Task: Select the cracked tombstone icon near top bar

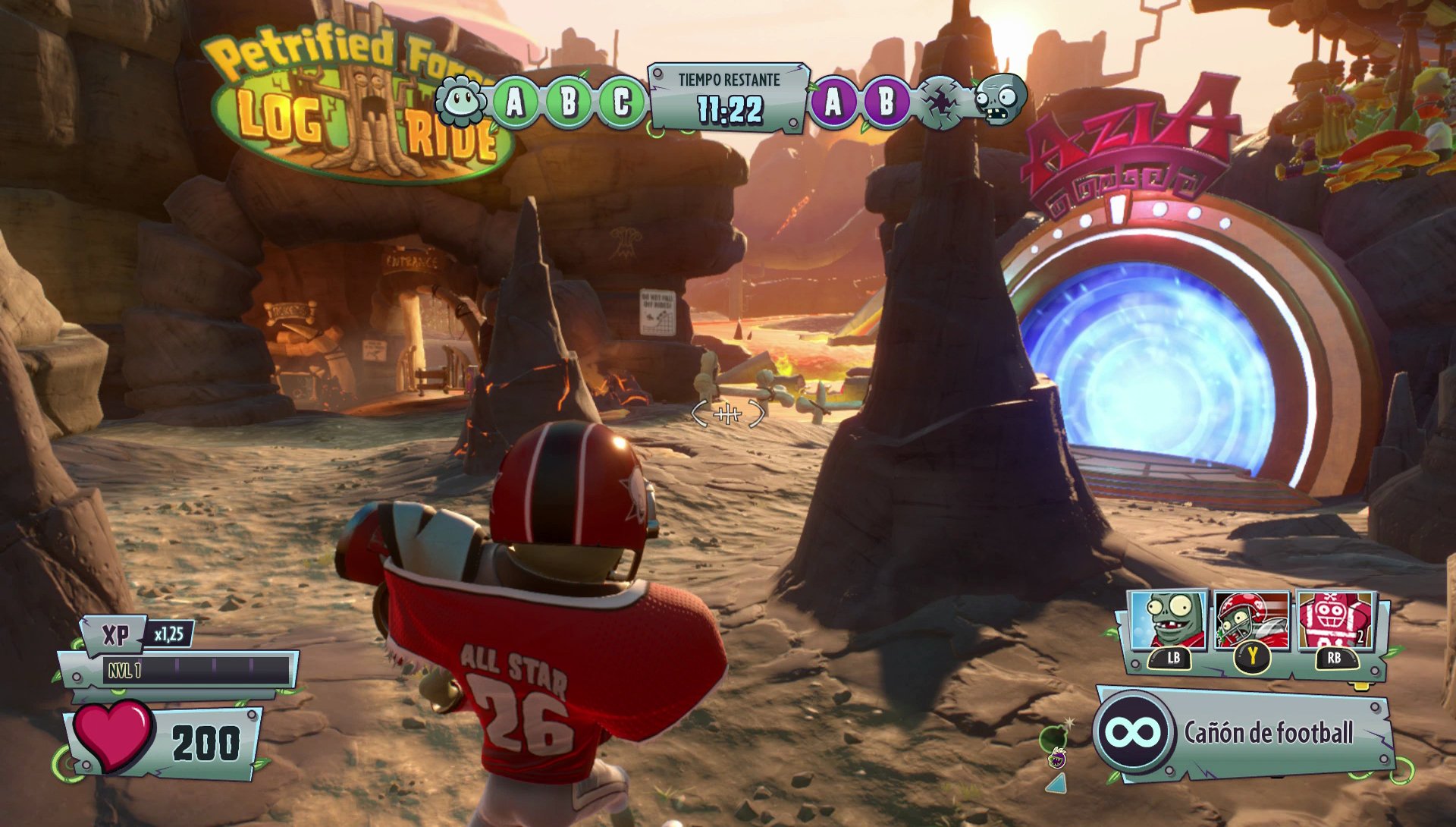Action: pos(940,102)
